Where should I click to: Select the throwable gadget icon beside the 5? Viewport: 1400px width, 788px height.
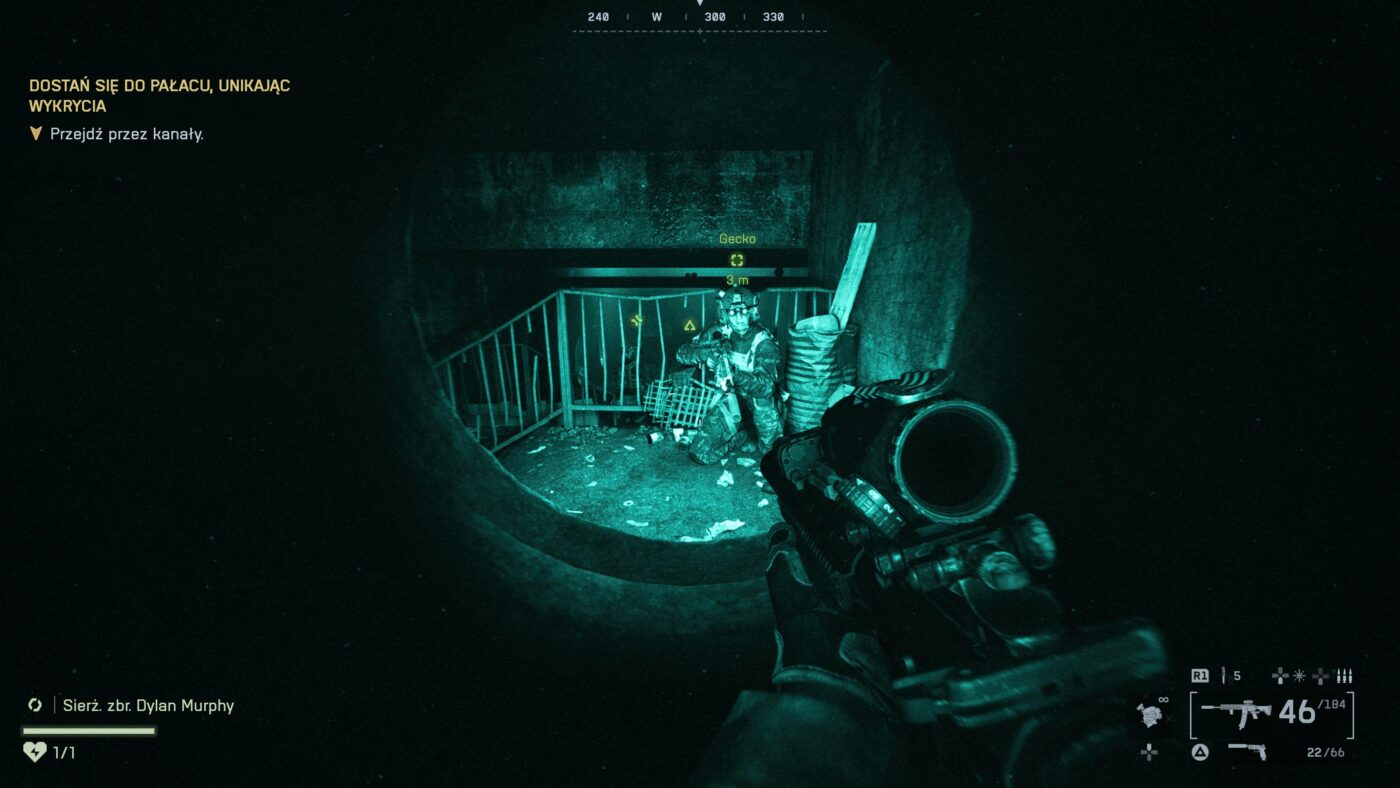[x=1223, y=676]
